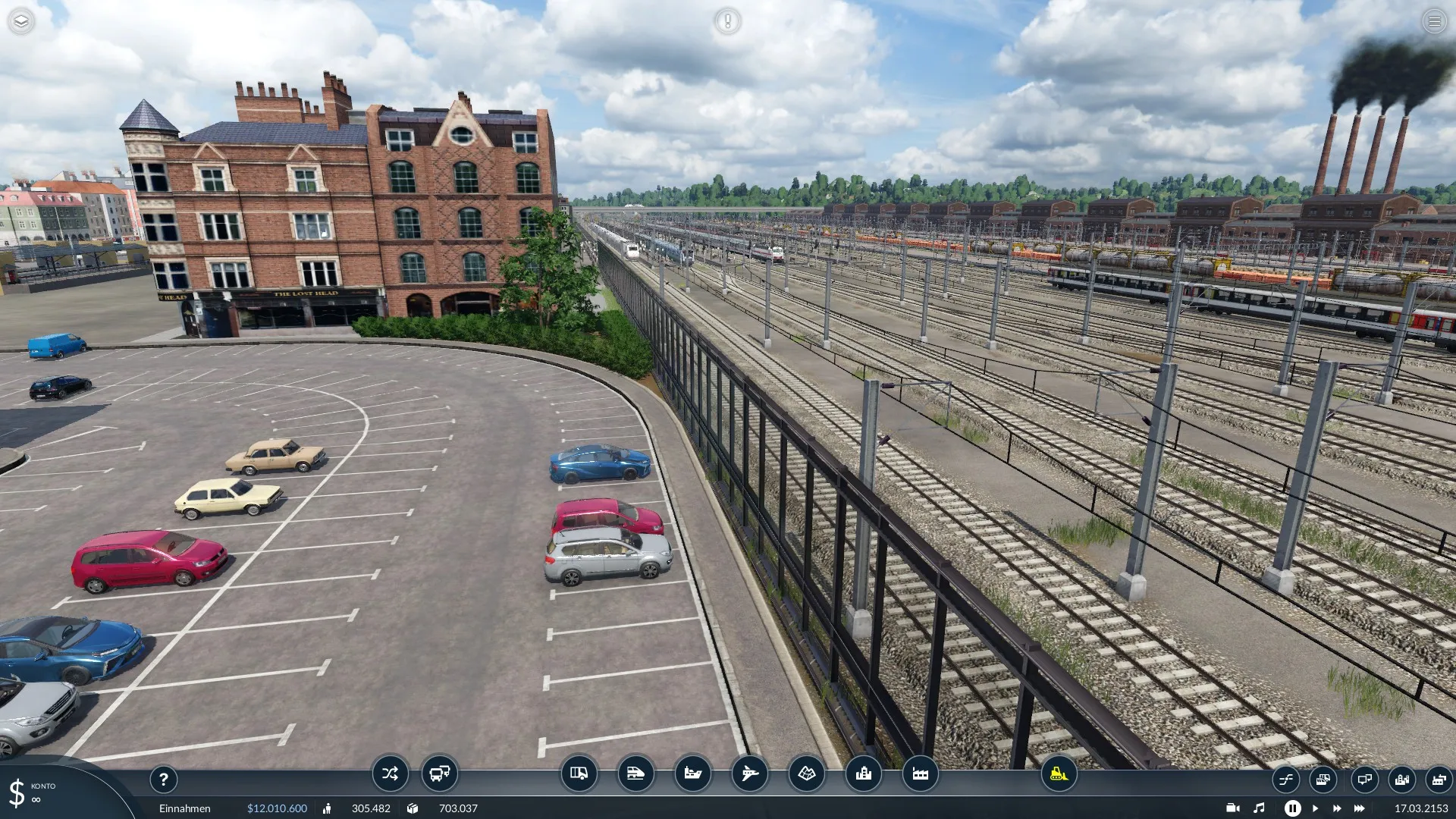The width and height of the screenshot is (1456, 819).
Task: Open the rail construction train menu
Action: coord(635,773)
